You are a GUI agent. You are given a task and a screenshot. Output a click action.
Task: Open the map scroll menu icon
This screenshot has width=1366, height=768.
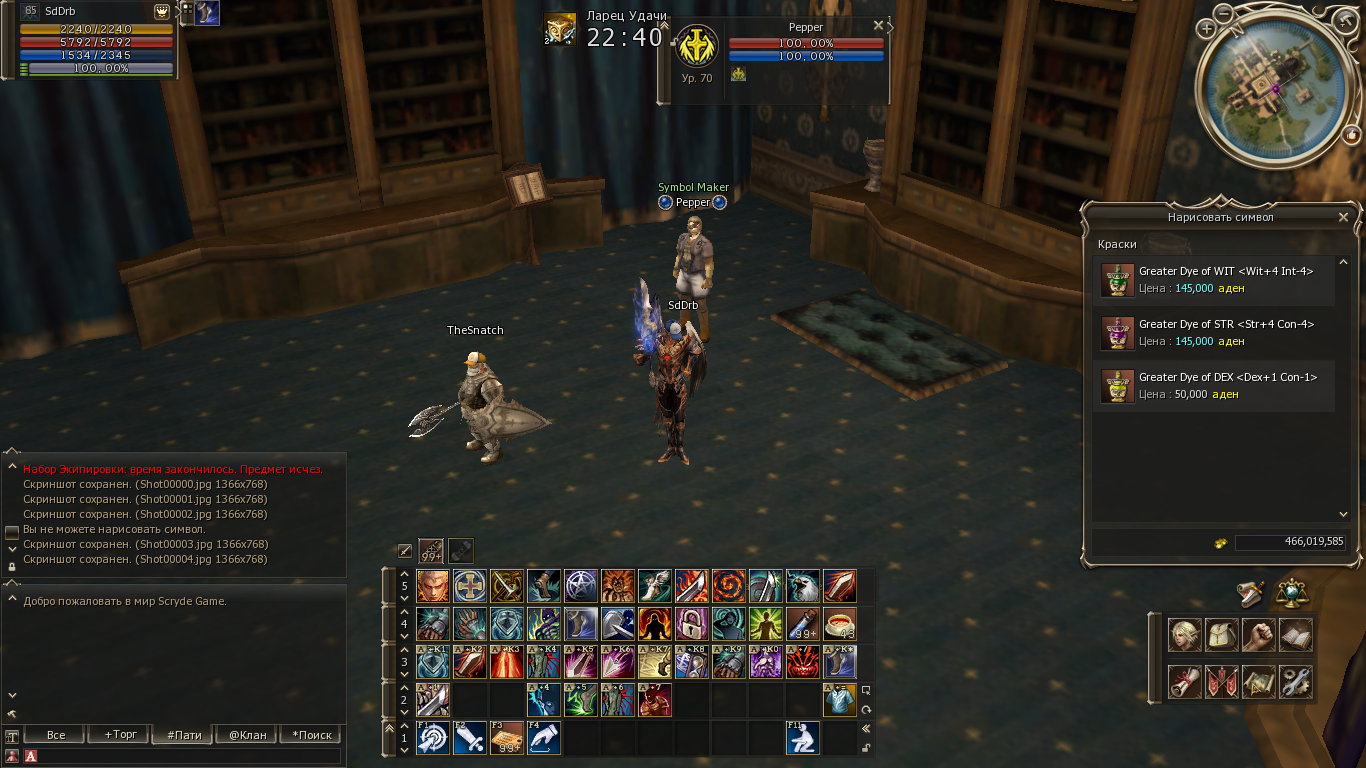click(1258, 682)
